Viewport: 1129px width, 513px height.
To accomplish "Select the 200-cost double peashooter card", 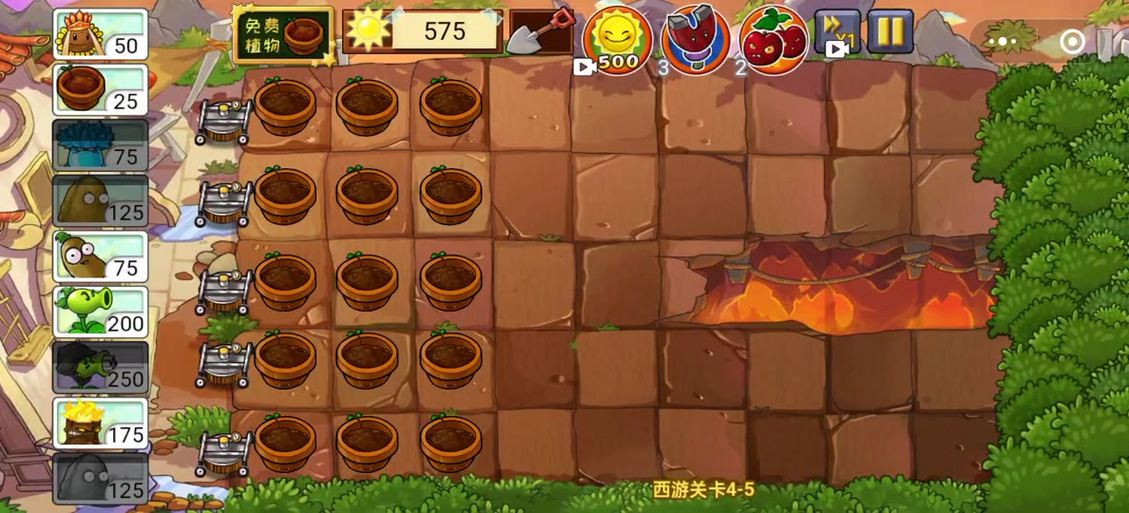I will [100, 312].
